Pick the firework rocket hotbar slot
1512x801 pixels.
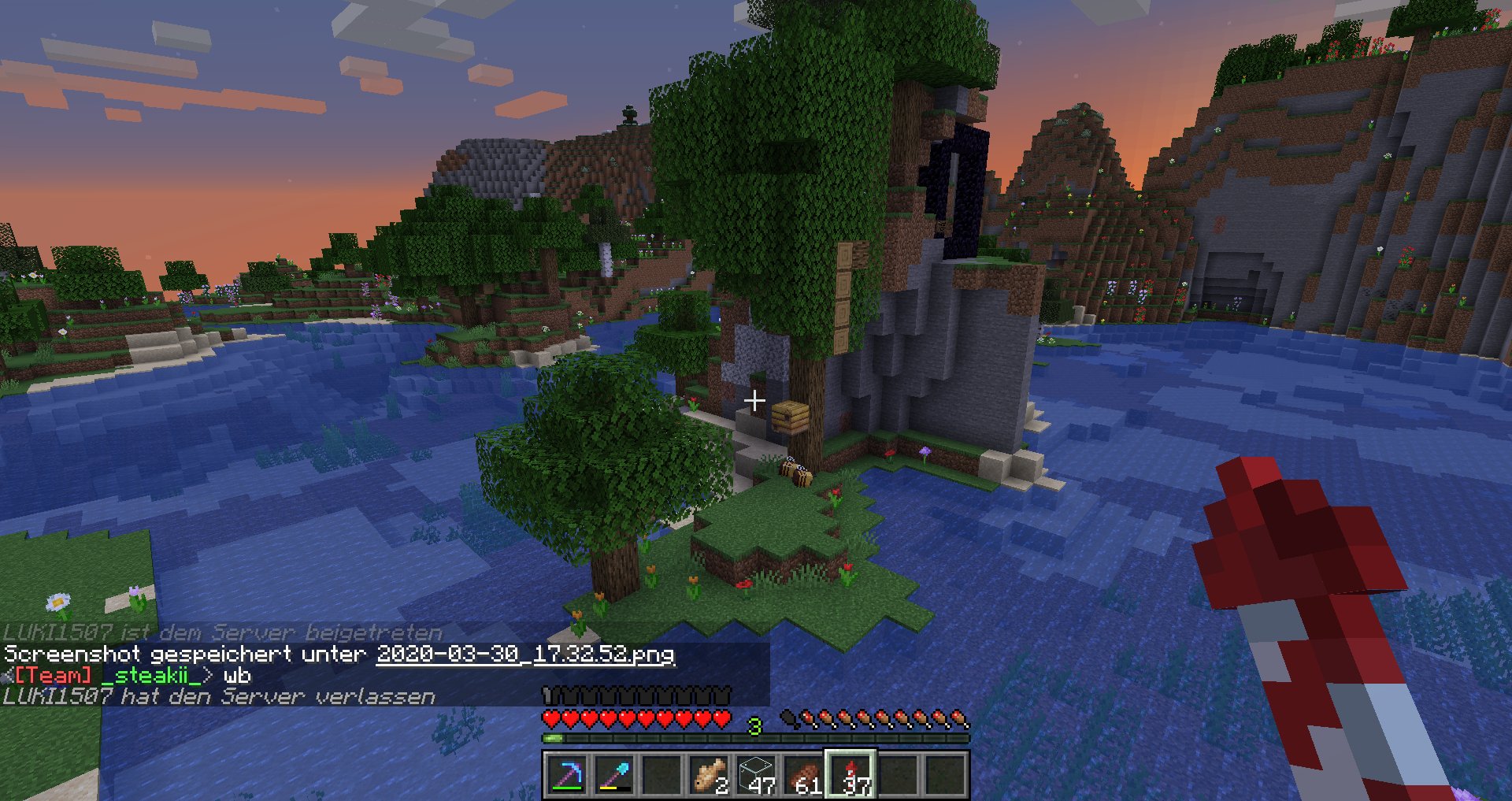click(x=850, y=775)
